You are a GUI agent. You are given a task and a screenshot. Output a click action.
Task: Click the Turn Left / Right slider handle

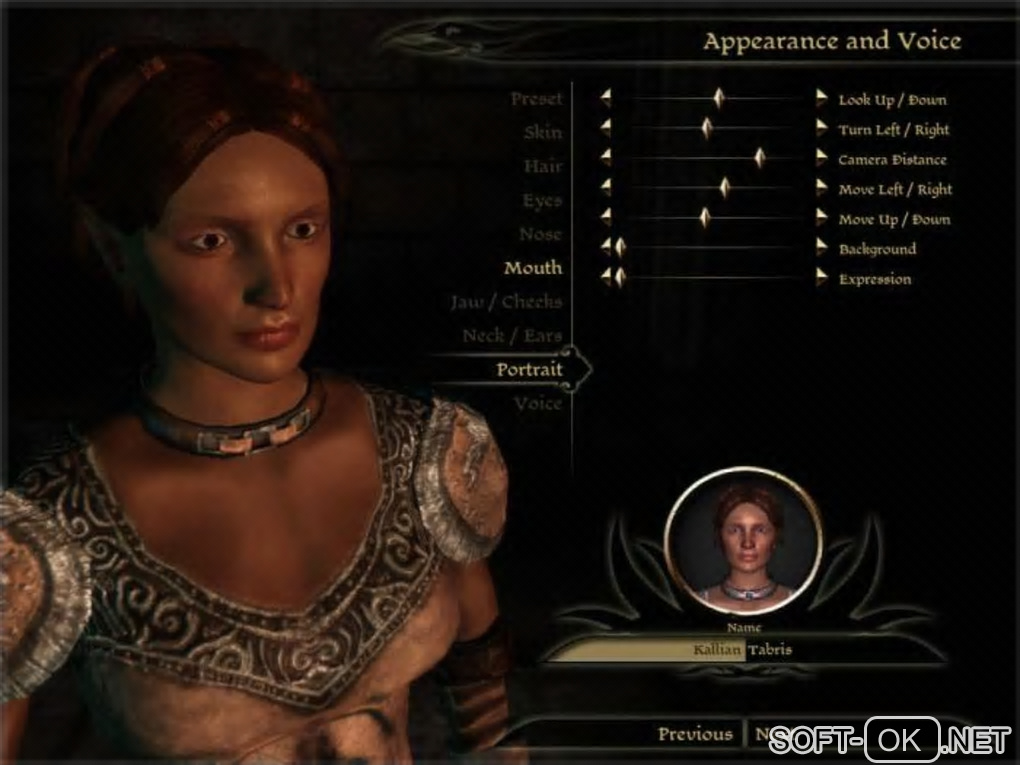coord(707,128)
